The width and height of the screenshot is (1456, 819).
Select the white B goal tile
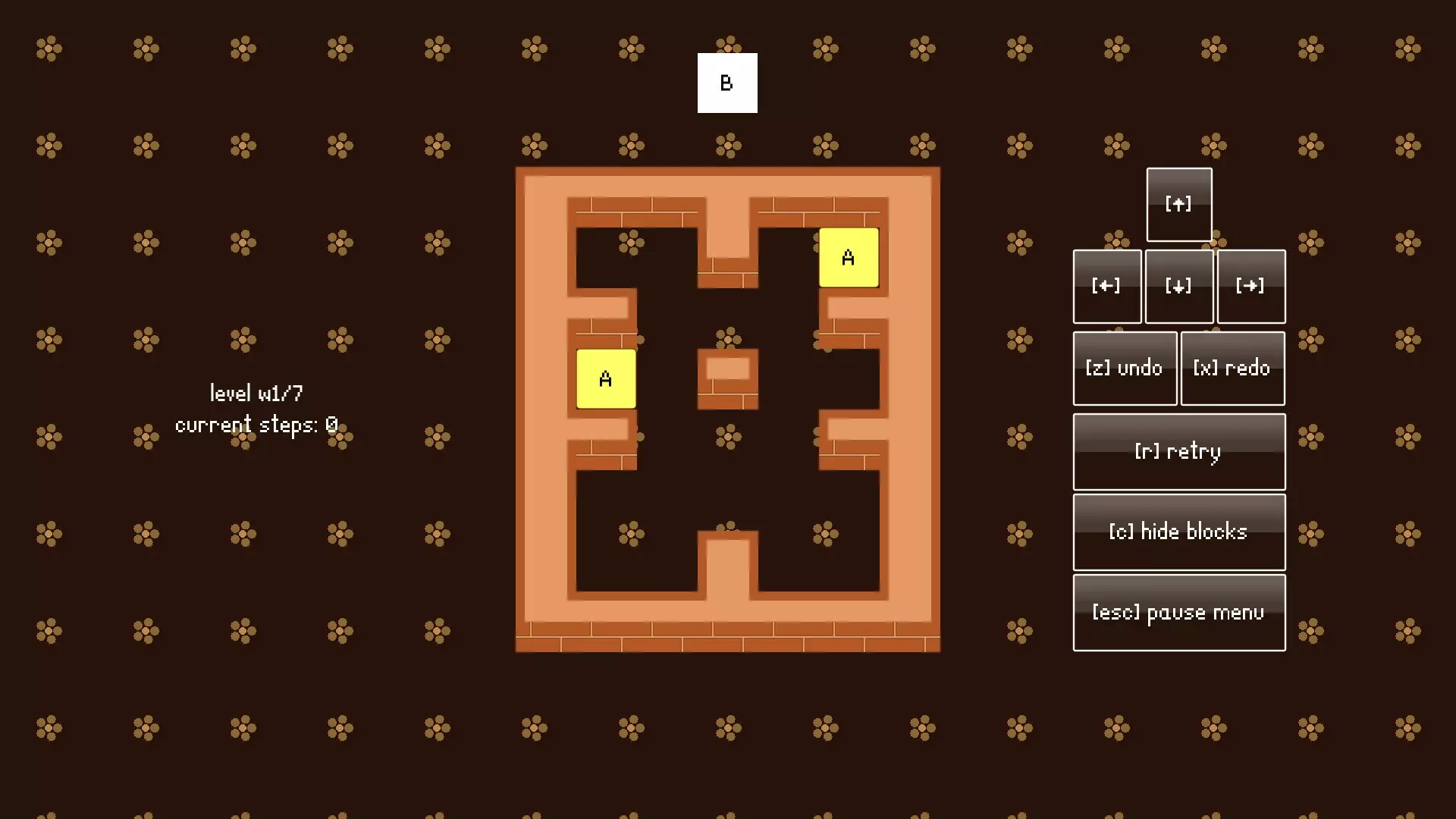pos(726,83)
